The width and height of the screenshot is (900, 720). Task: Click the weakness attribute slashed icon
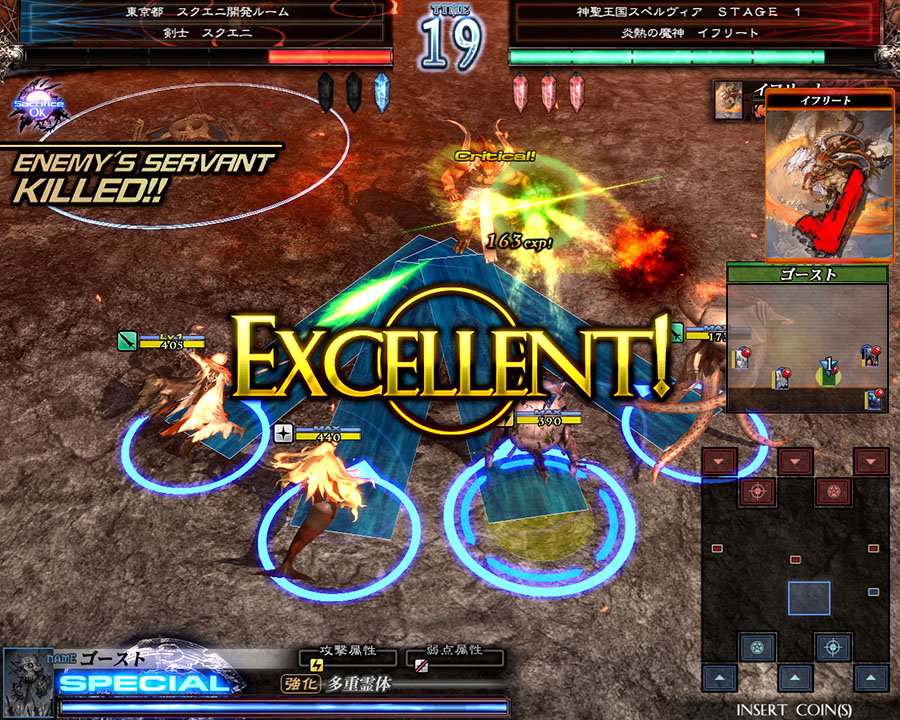click(x=422, y=664)
